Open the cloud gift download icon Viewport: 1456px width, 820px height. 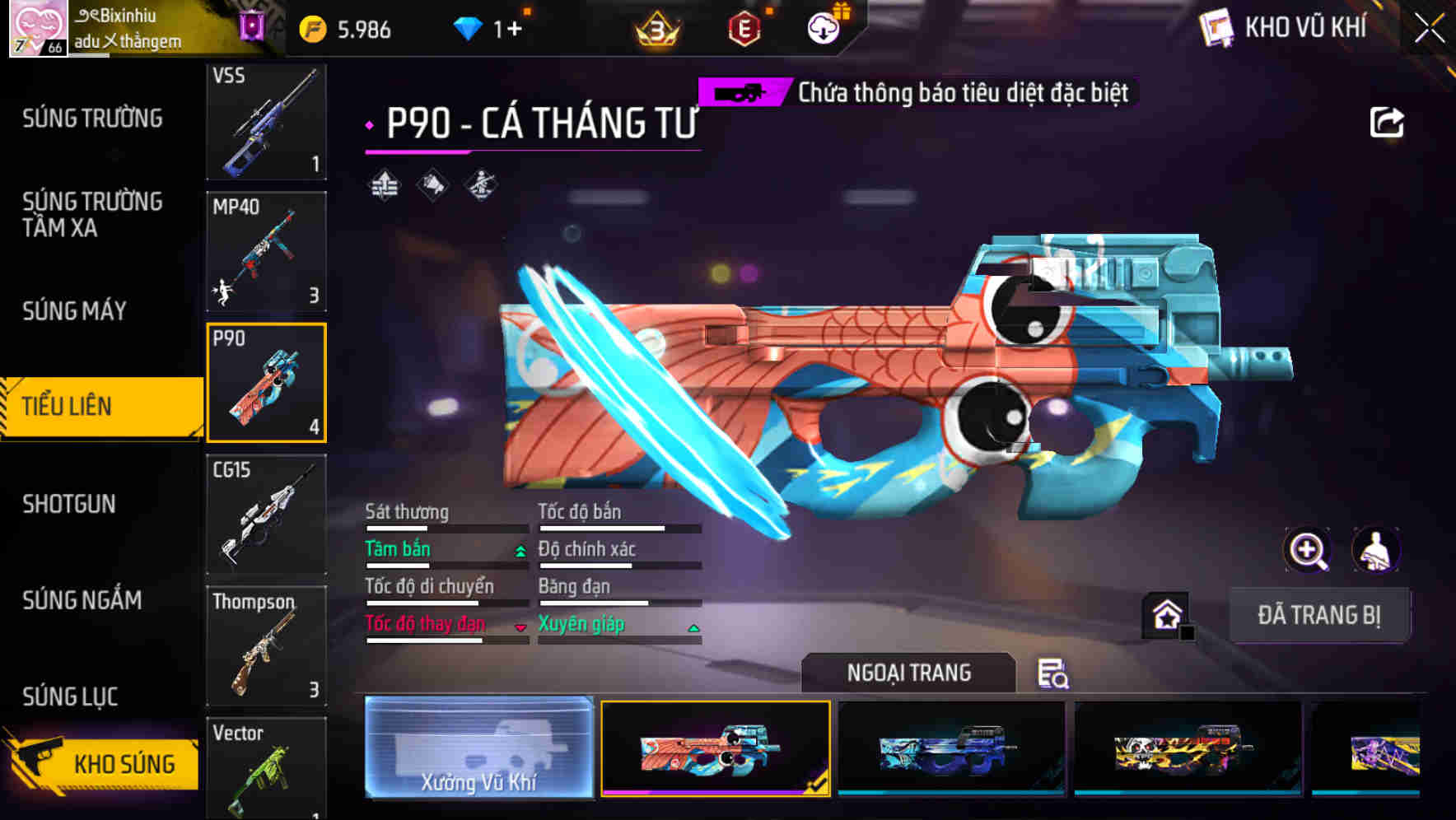pos(823,27)
